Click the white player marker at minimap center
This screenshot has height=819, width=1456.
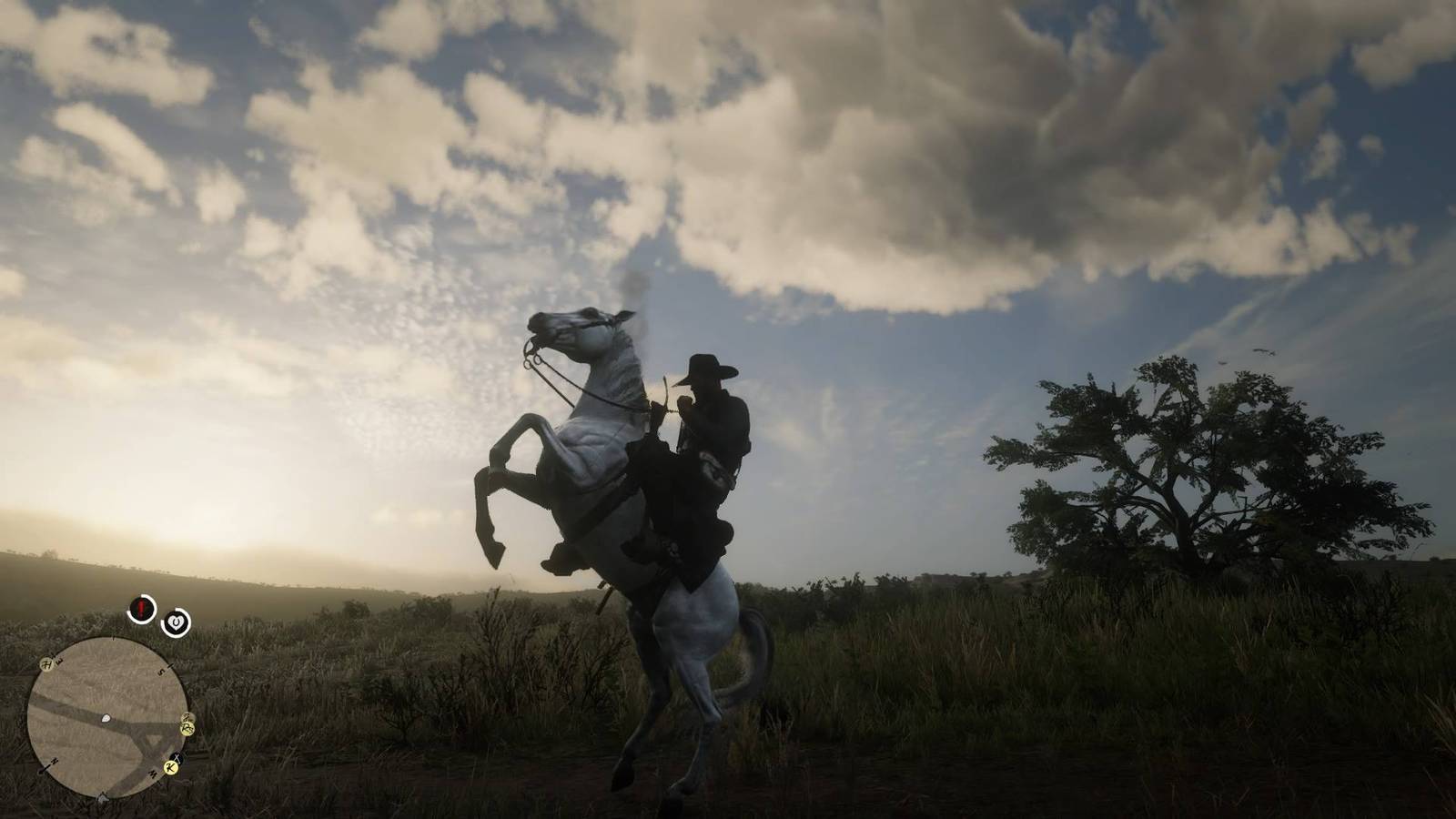coord(105,718)
